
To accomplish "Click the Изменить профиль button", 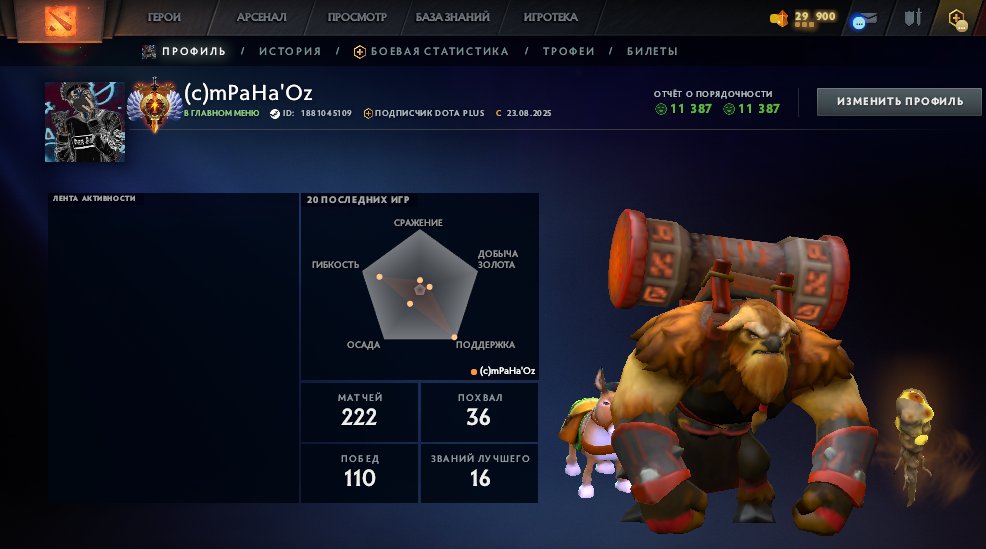I will pos(899,101).
